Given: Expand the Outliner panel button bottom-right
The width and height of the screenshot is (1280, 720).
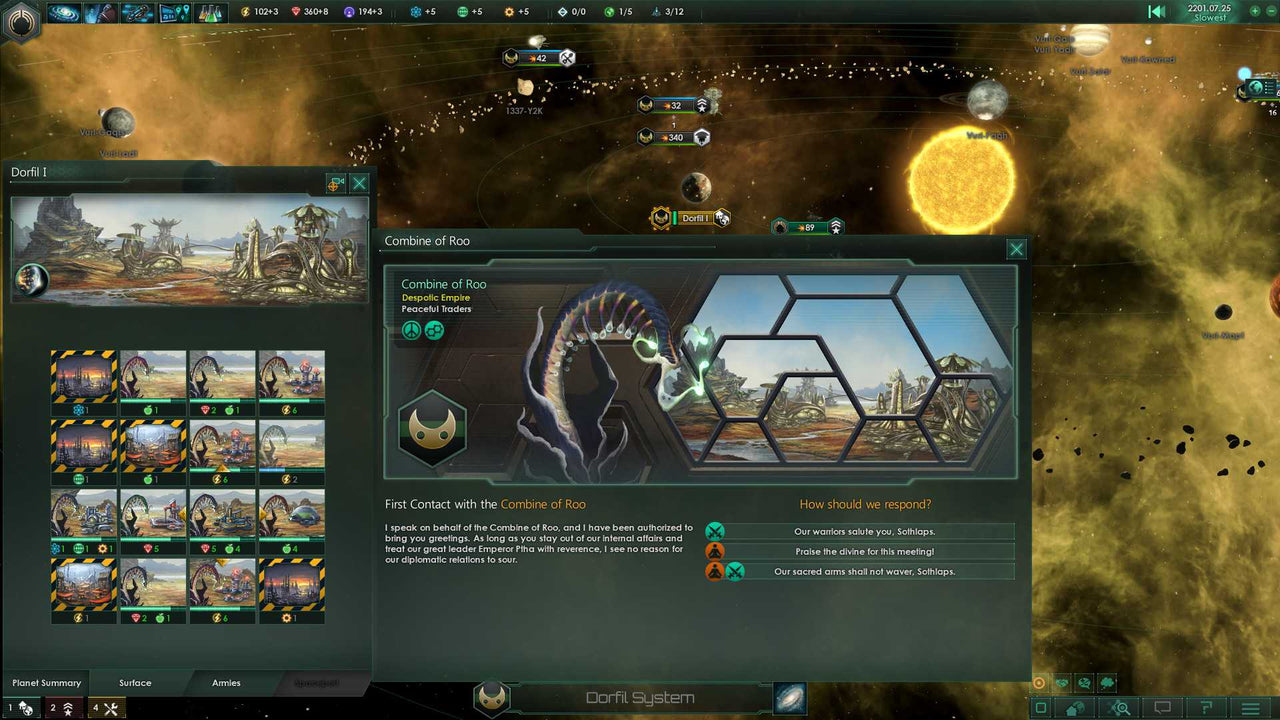Looking at the screenshot, I should coord(1041,707).
